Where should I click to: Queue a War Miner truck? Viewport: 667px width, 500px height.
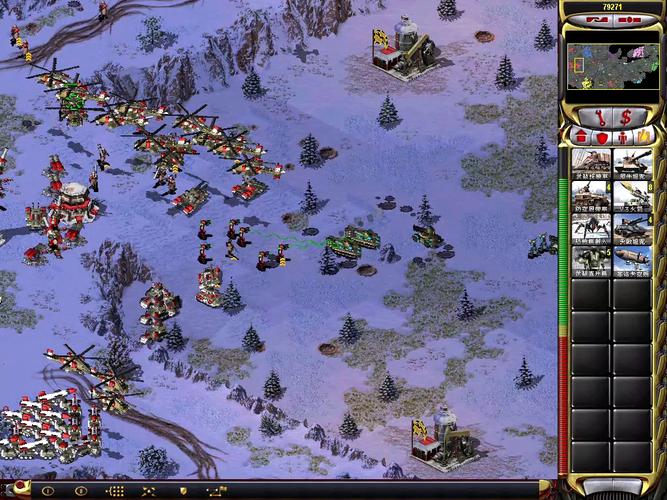tap(590, 165)
